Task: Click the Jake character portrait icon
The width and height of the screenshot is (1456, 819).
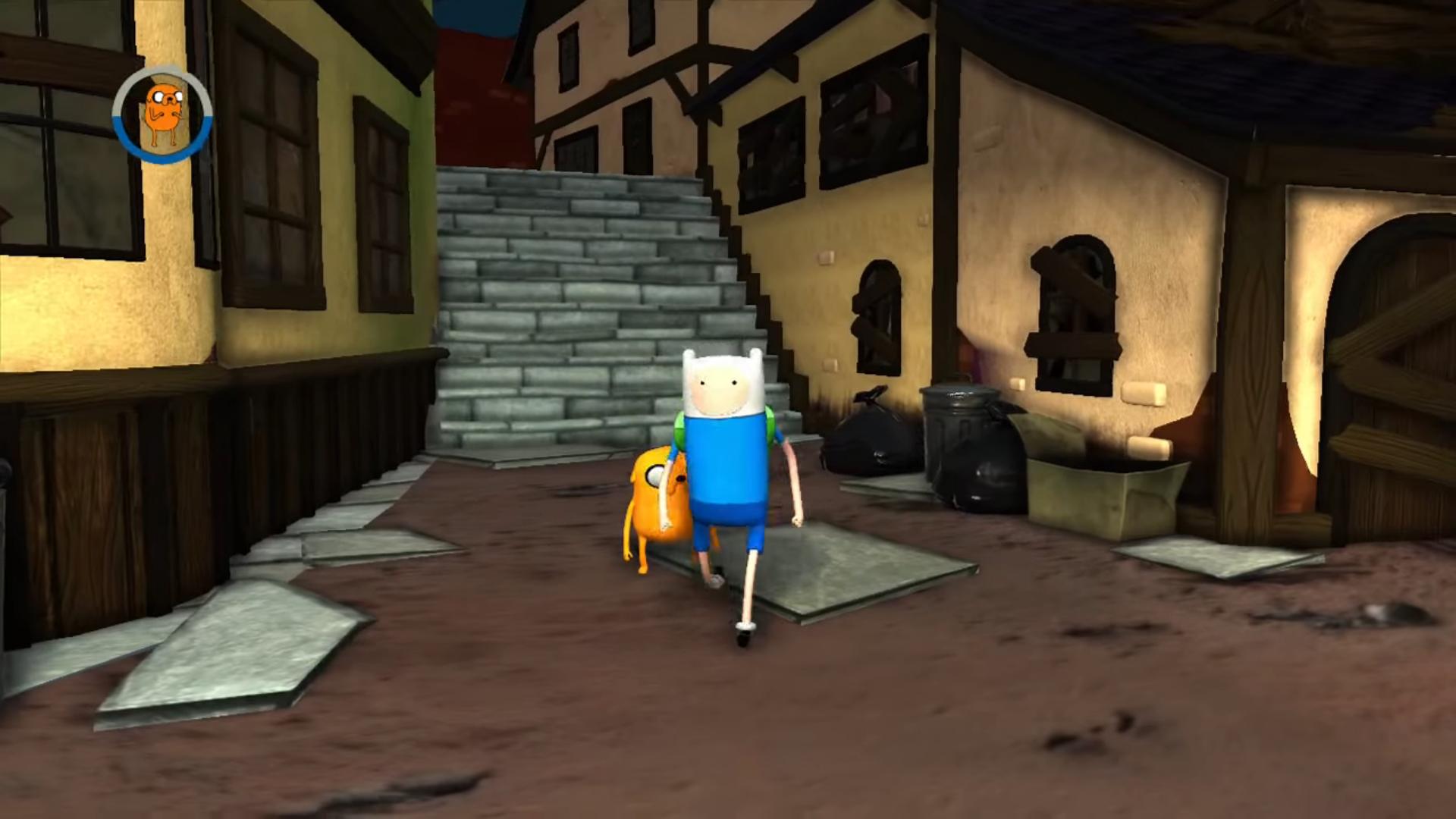Action: click(162, 114)
